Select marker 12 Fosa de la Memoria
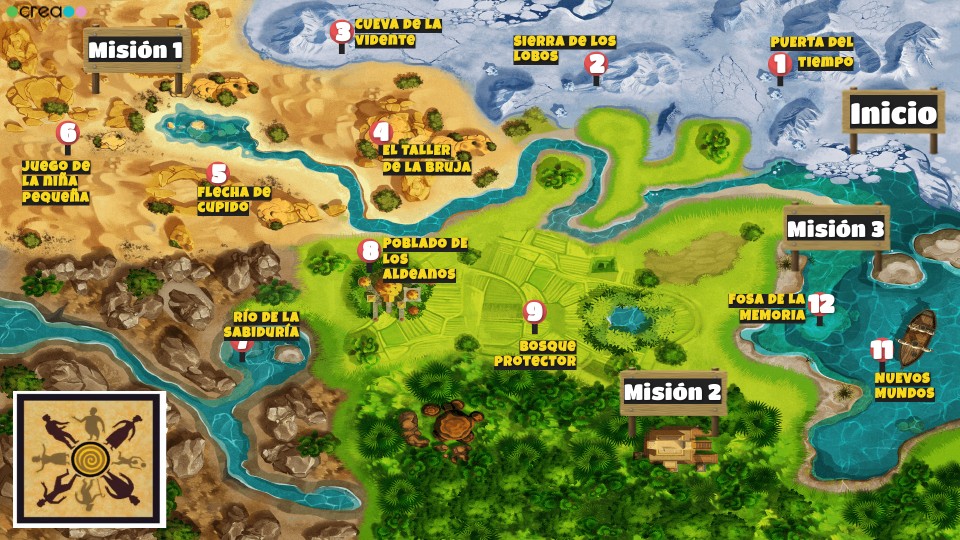960x540 pixels. tap(821, 305)
